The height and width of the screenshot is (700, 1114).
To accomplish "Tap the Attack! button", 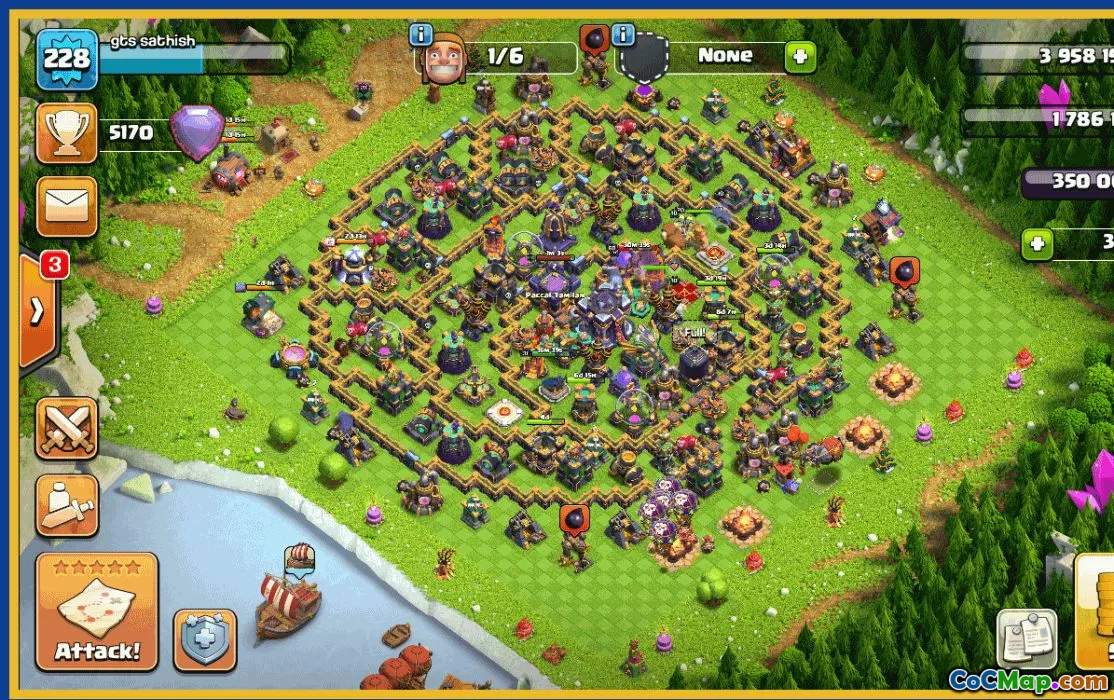I will [x=97, y=612].
